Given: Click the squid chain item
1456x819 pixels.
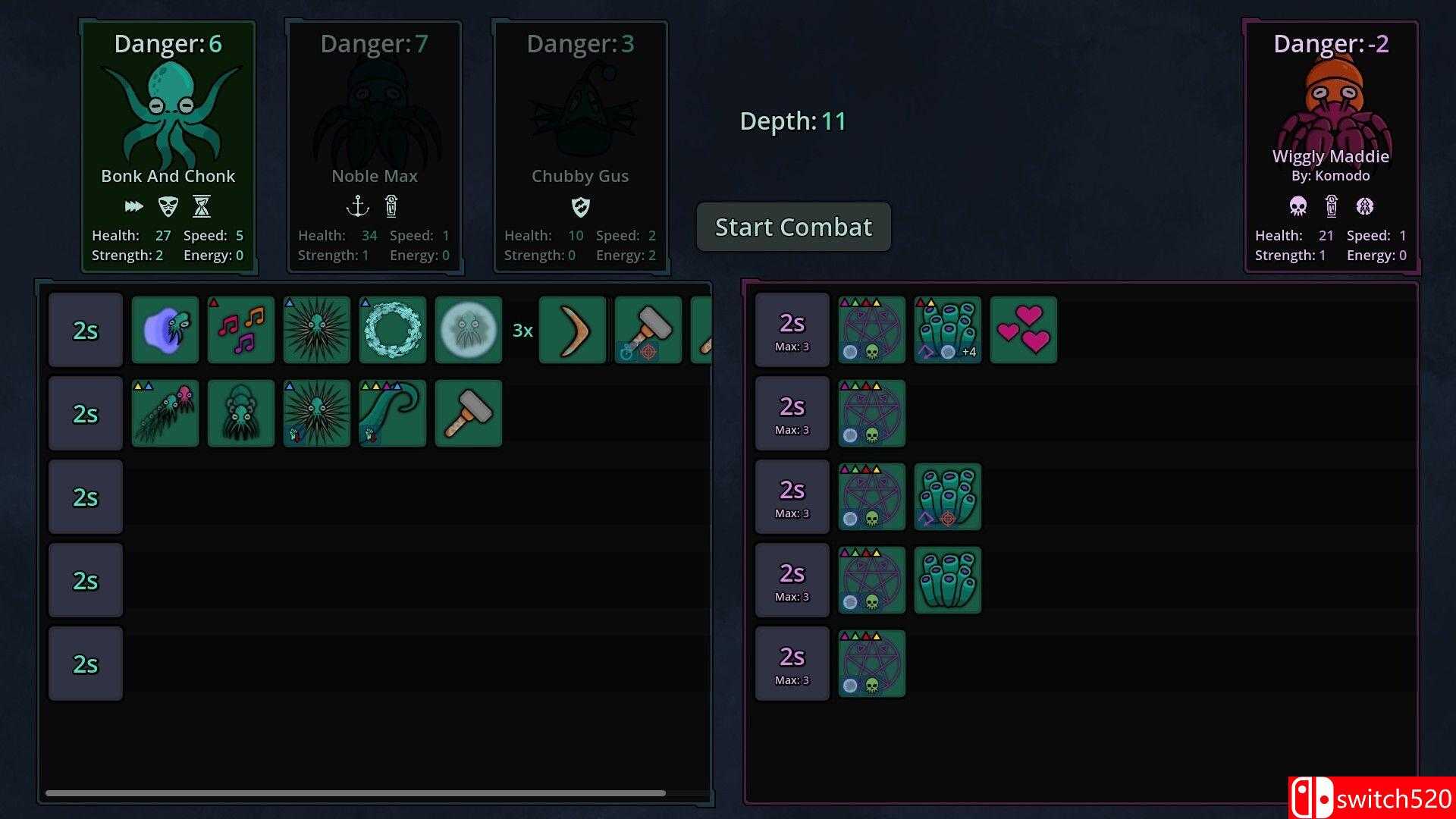Looking at the screenshot, I should coord(165,413).
